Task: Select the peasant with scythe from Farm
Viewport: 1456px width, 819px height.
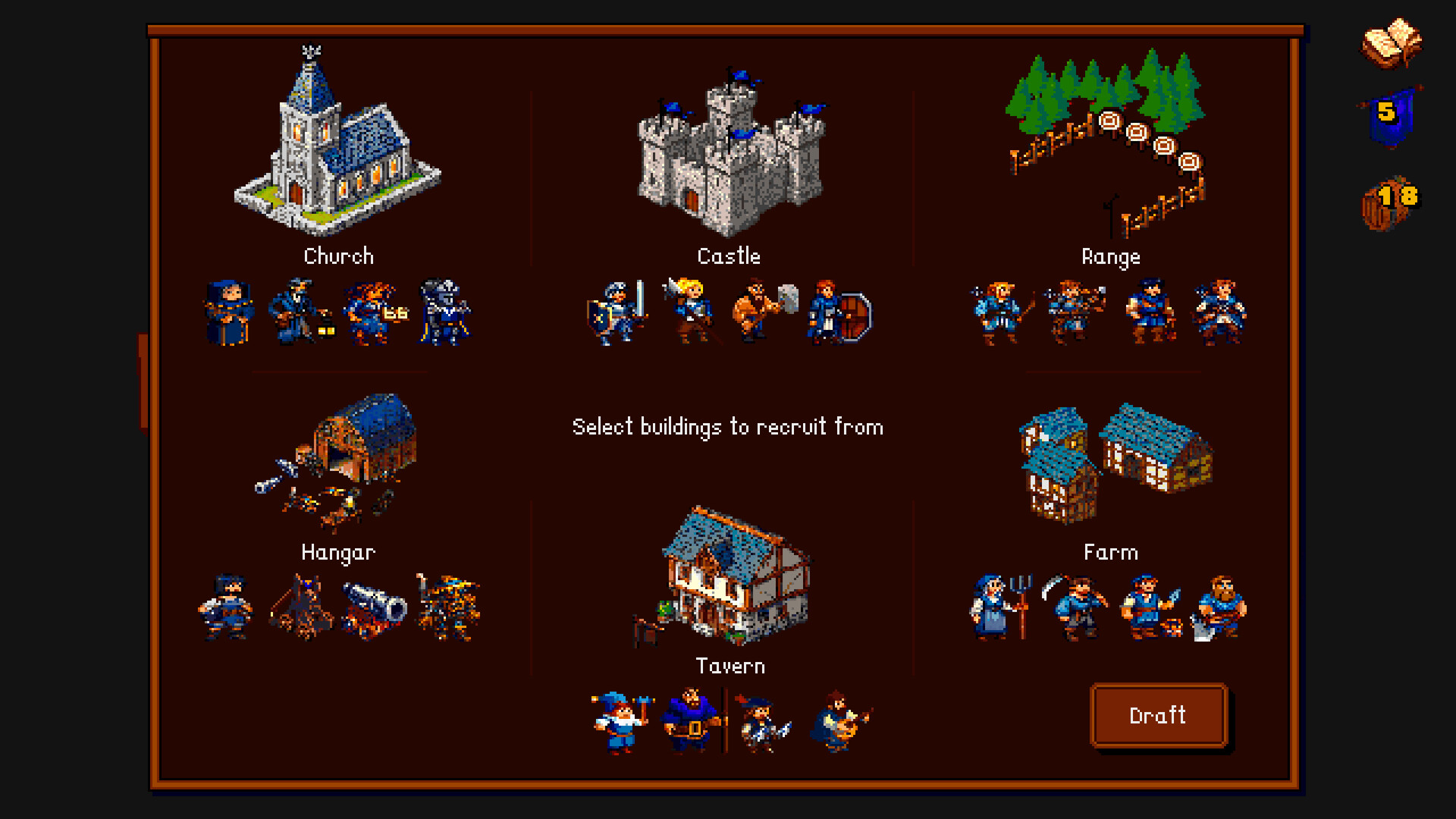Action: tap(1077, 607)
